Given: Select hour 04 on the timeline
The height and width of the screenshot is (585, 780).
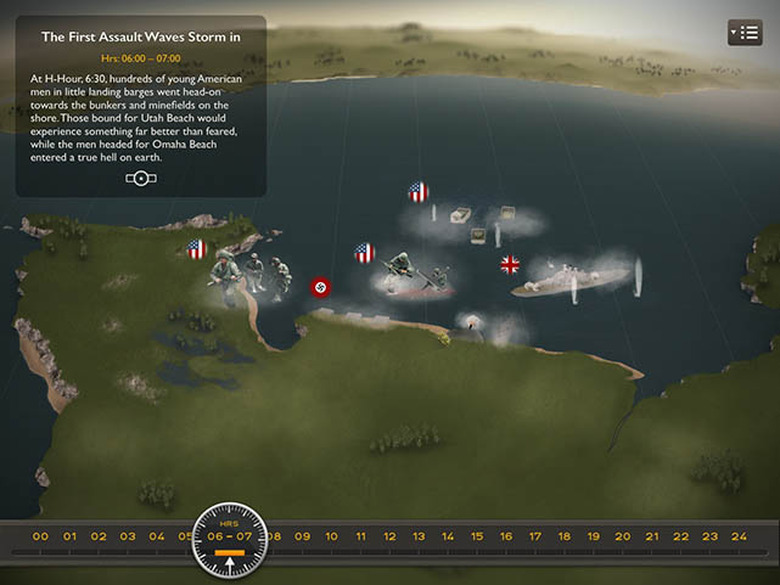Looking at the screenshot, I should click(x=157, y=537).
